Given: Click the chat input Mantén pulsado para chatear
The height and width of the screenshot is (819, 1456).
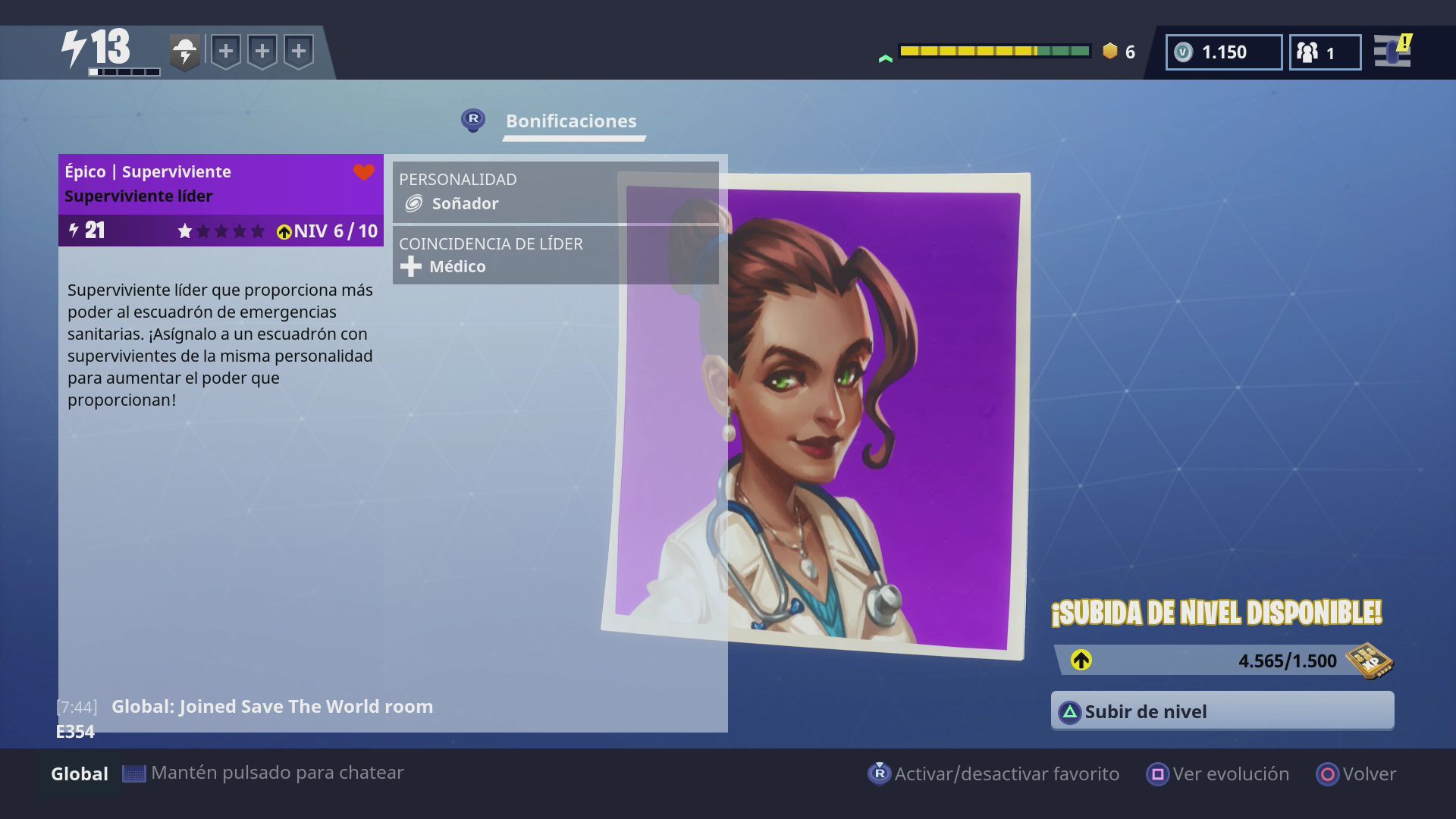Looking at the screenshot, I should click(277, 773).
